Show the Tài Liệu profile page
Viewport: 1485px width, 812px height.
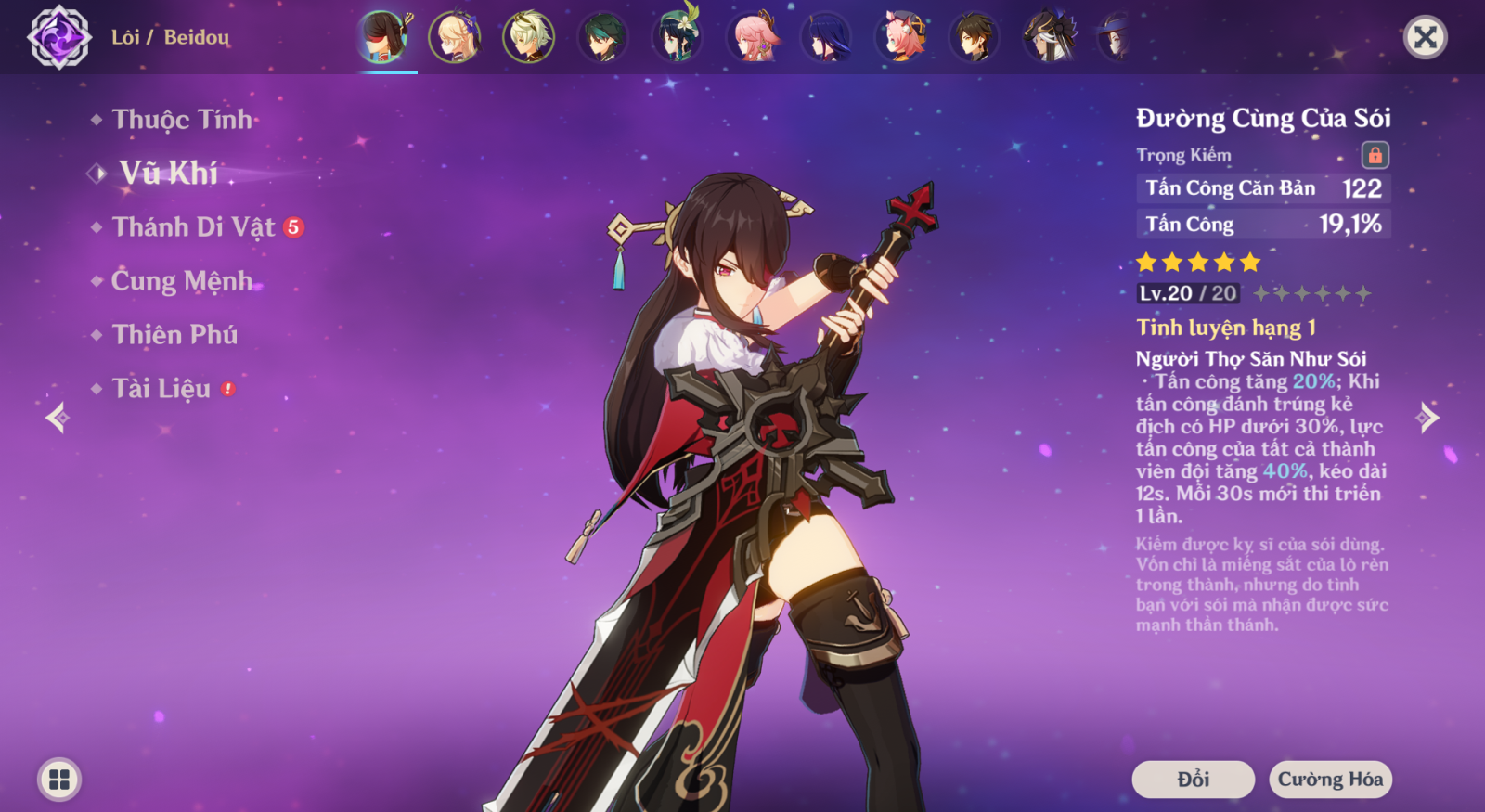point(161,389)
